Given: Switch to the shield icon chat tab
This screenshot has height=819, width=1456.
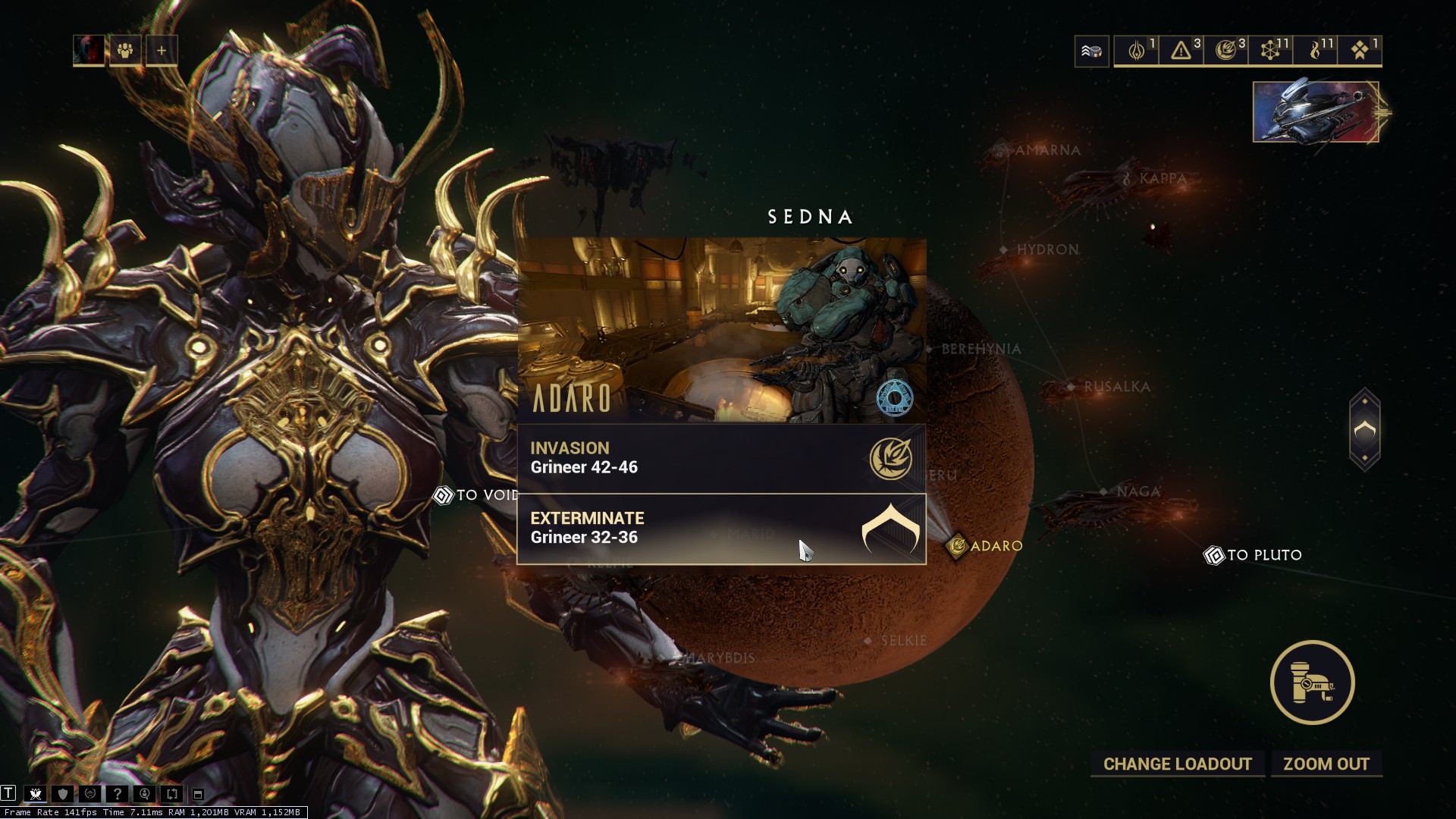Looking at the screenshot, I should click(63, 794).
